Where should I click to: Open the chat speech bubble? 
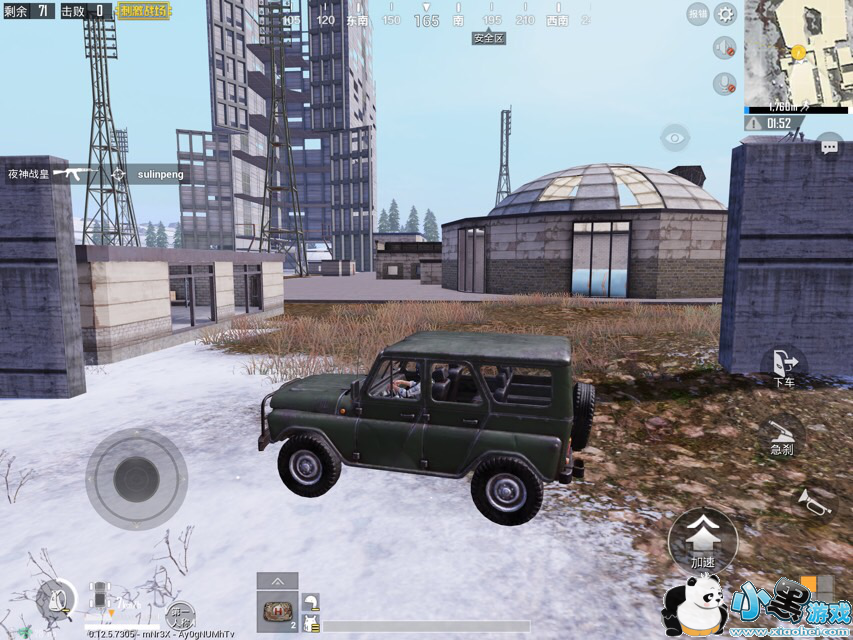click(829, 147)
